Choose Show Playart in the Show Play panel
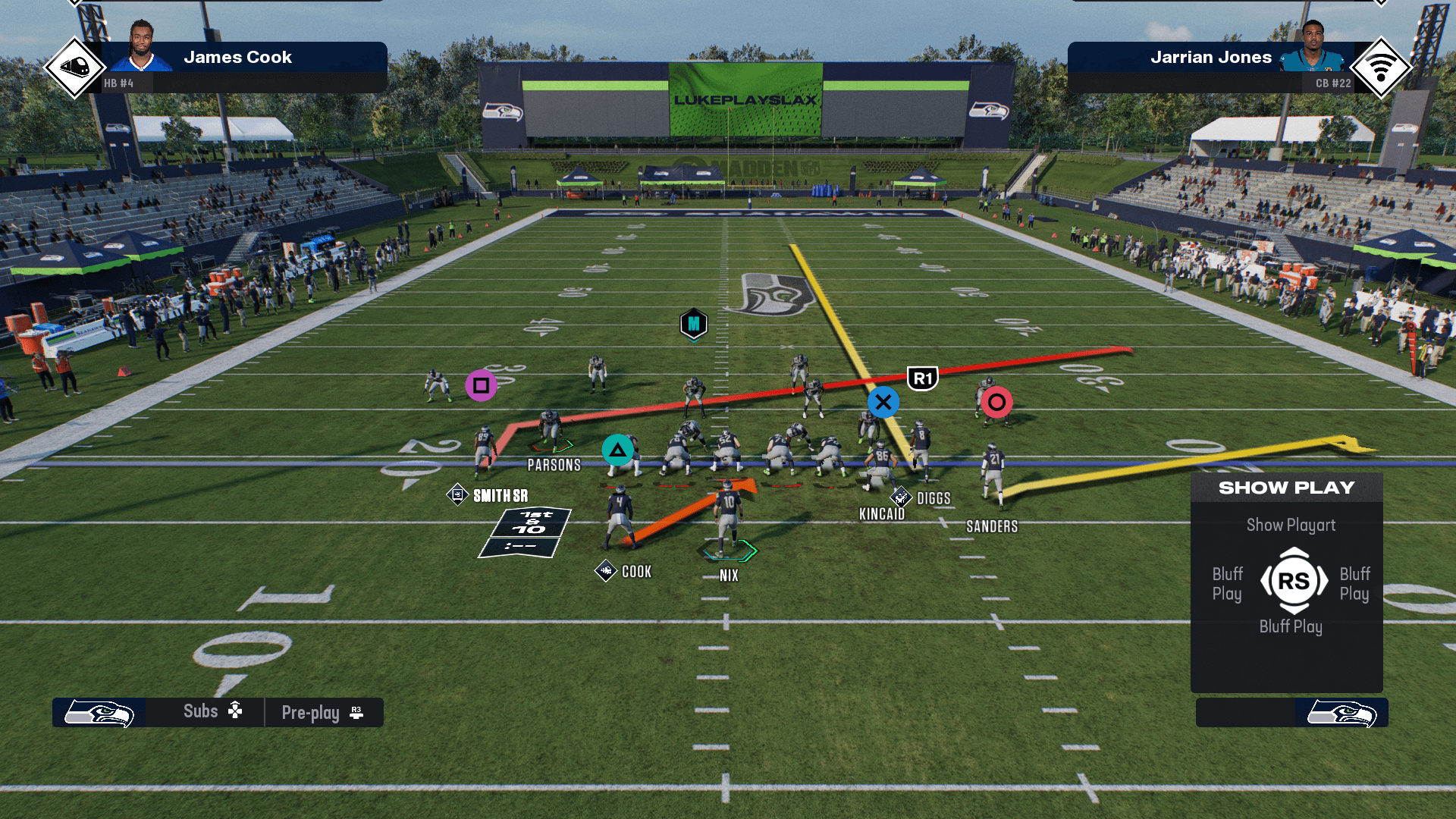 point(1291,525)
